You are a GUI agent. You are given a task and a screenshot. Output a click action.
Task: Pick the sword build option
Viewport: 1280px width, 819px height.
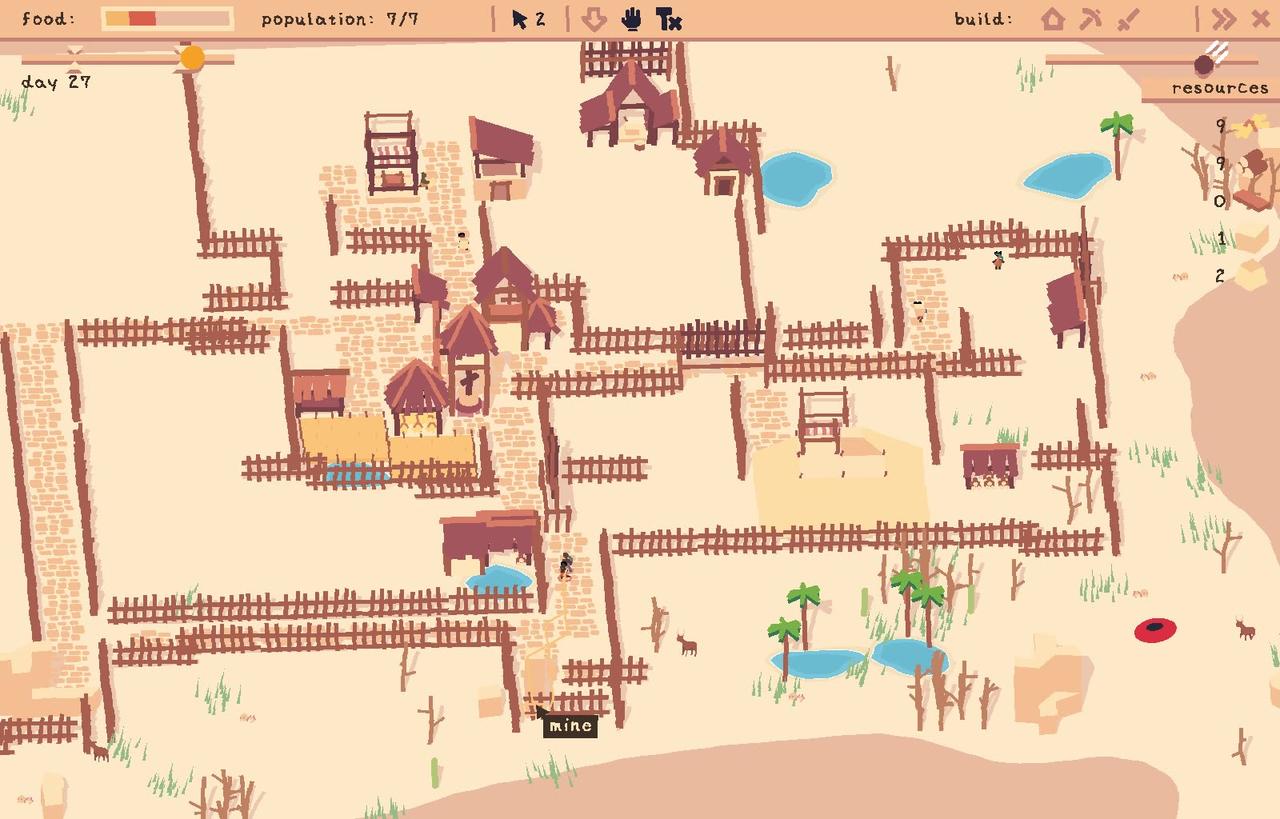[x=1128, y=19]
